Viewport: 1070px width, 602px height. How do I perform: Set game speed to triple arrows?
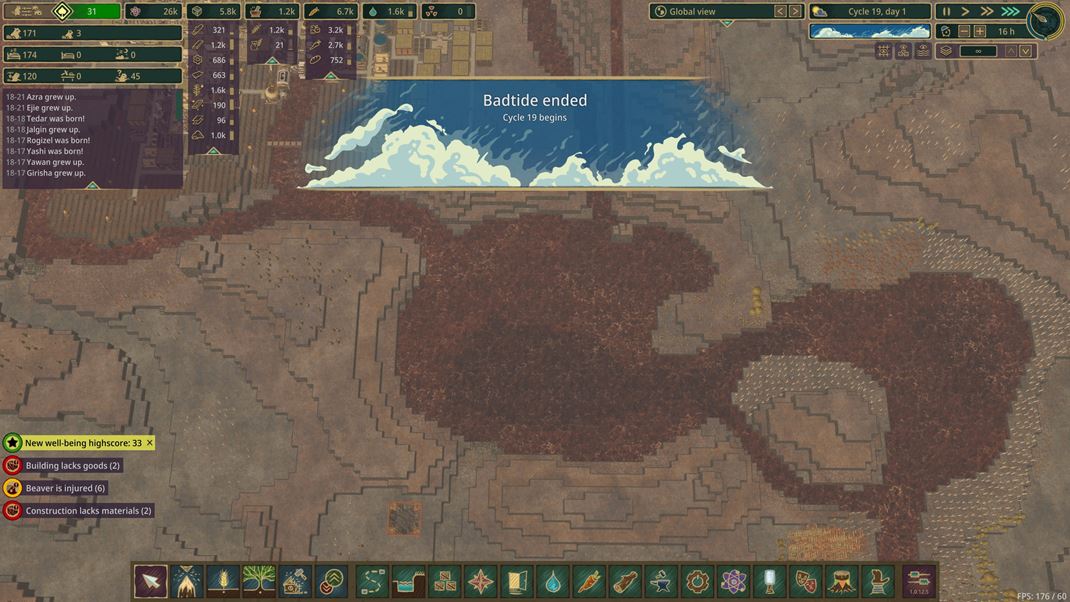point(1010,12)
